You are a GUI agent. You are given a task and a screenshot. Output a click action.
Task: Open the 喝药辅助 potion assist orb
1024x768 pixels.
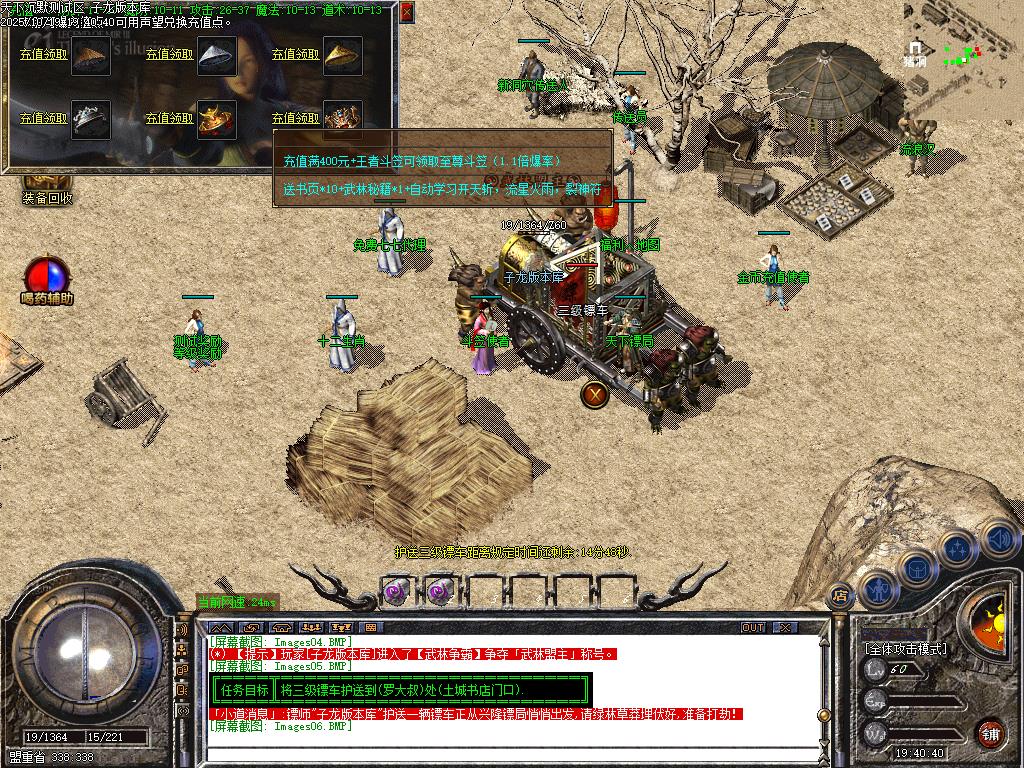47,277
